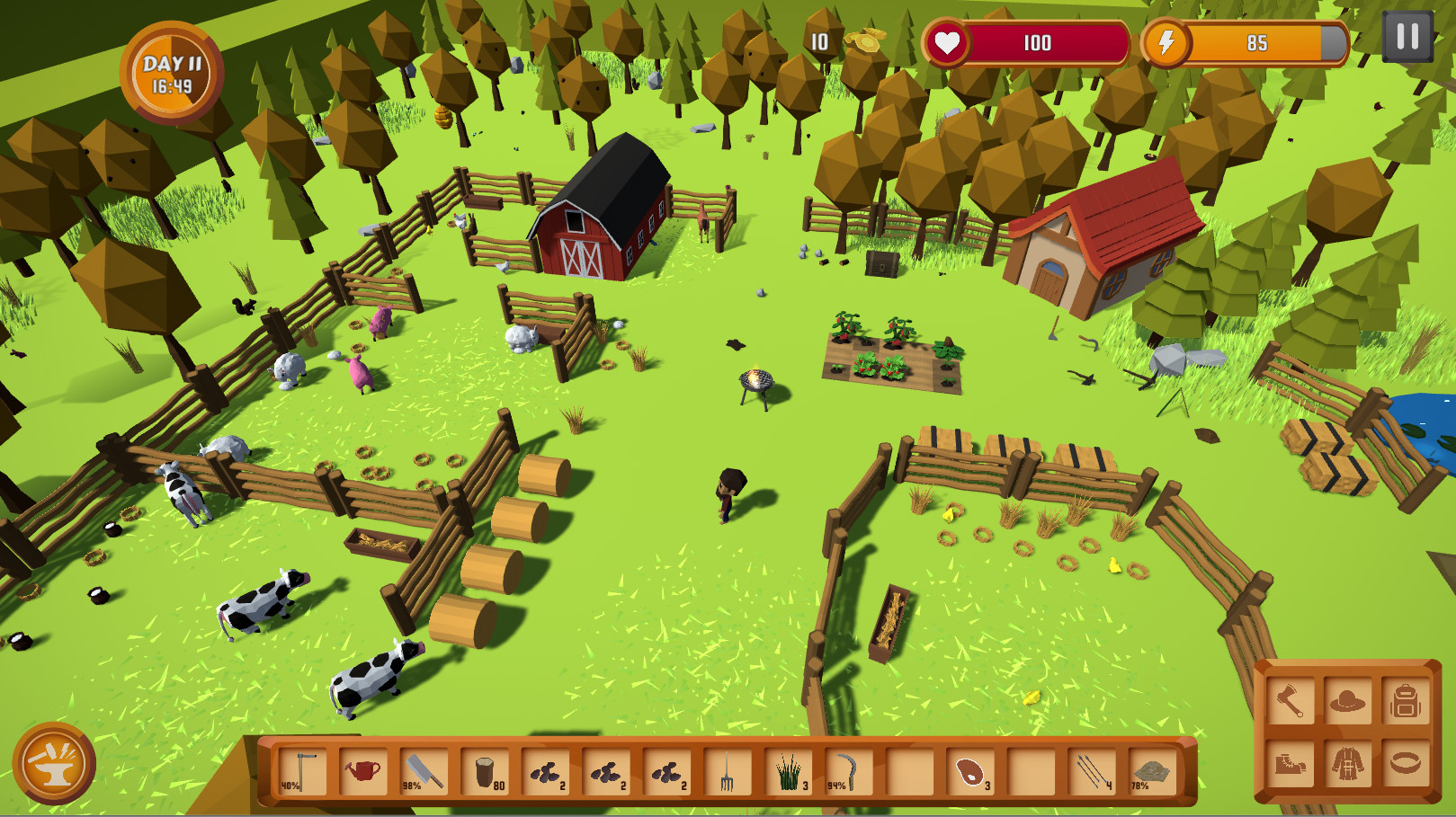This screenshot has height=817, width=1456.
Task: Select the wood log stack of 80
Action: pyautogui.click(x=484, y=770)
